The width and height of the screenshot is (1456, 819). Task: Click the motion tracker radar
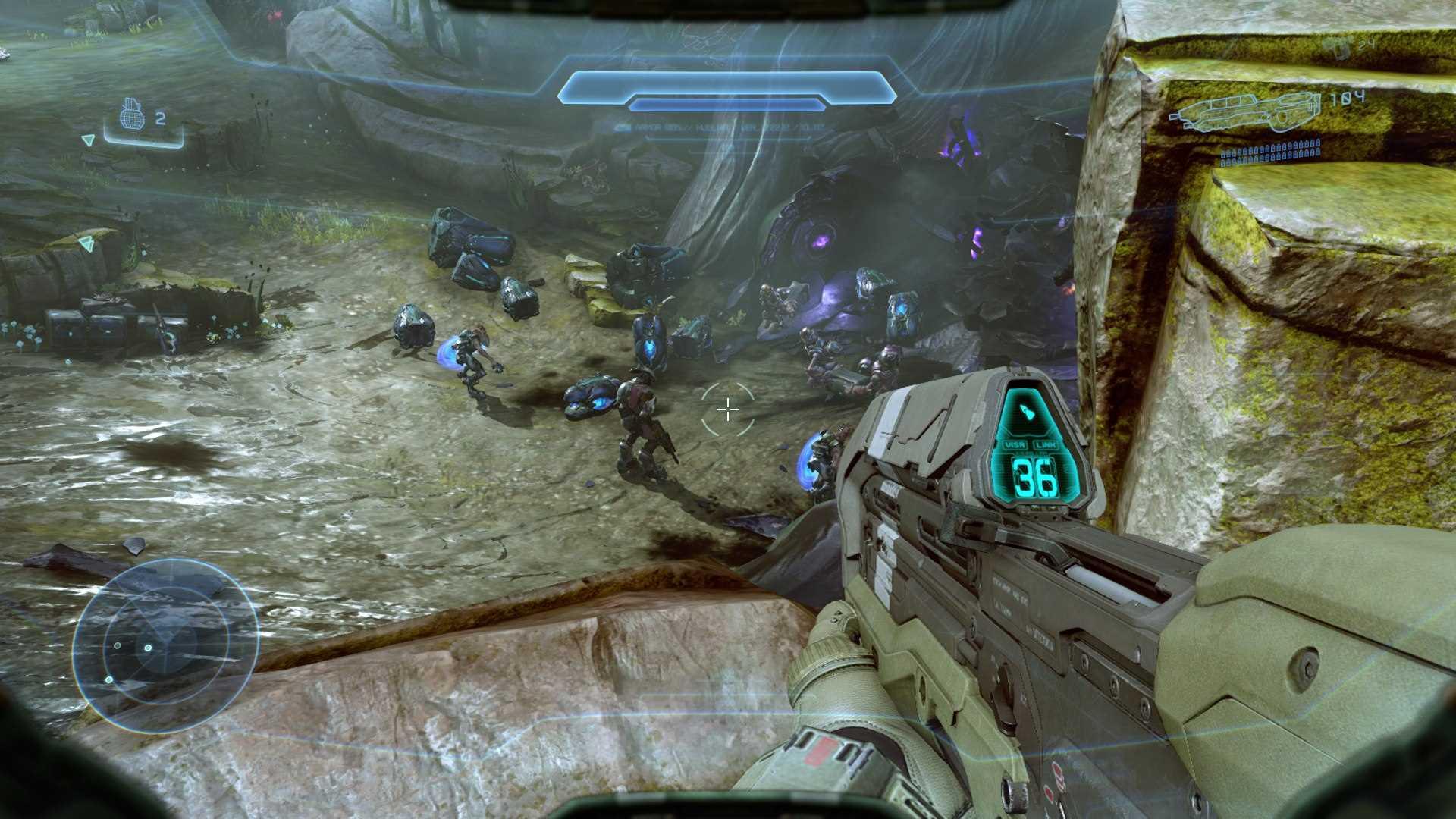[x=165, y=645]
